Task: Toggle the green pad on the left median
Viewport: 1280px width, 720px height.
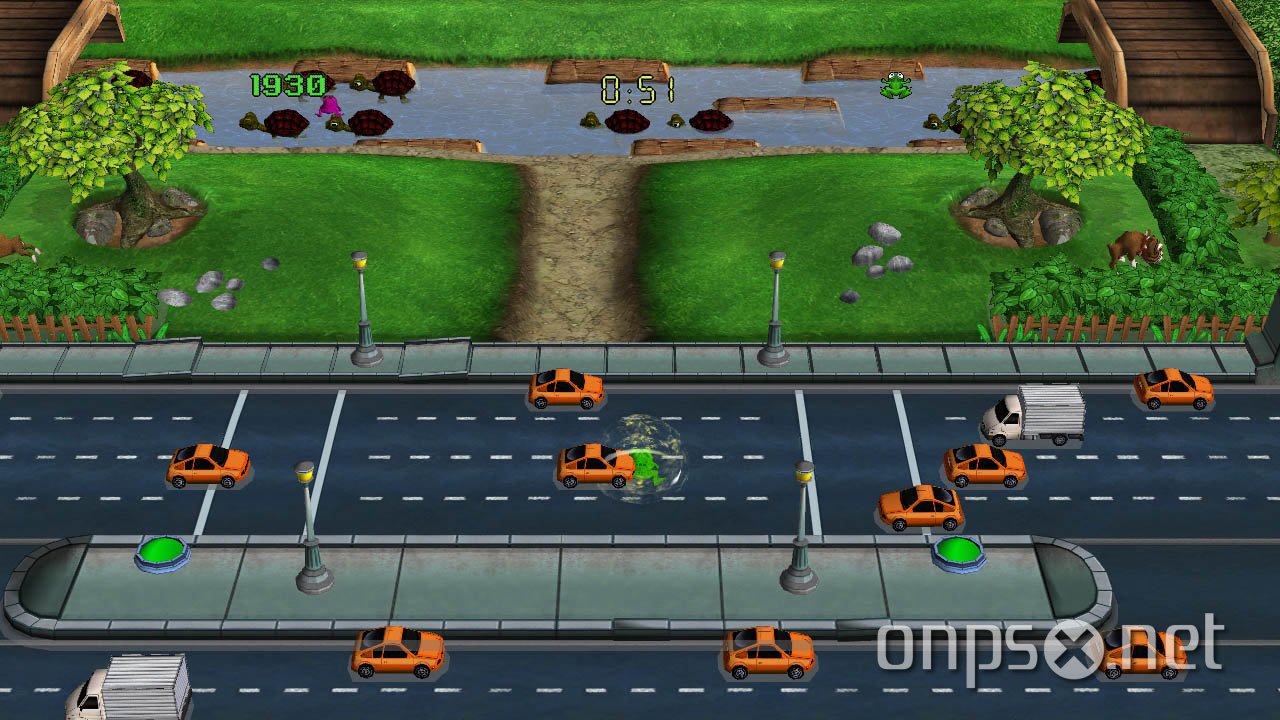Action: click(160, 549)
